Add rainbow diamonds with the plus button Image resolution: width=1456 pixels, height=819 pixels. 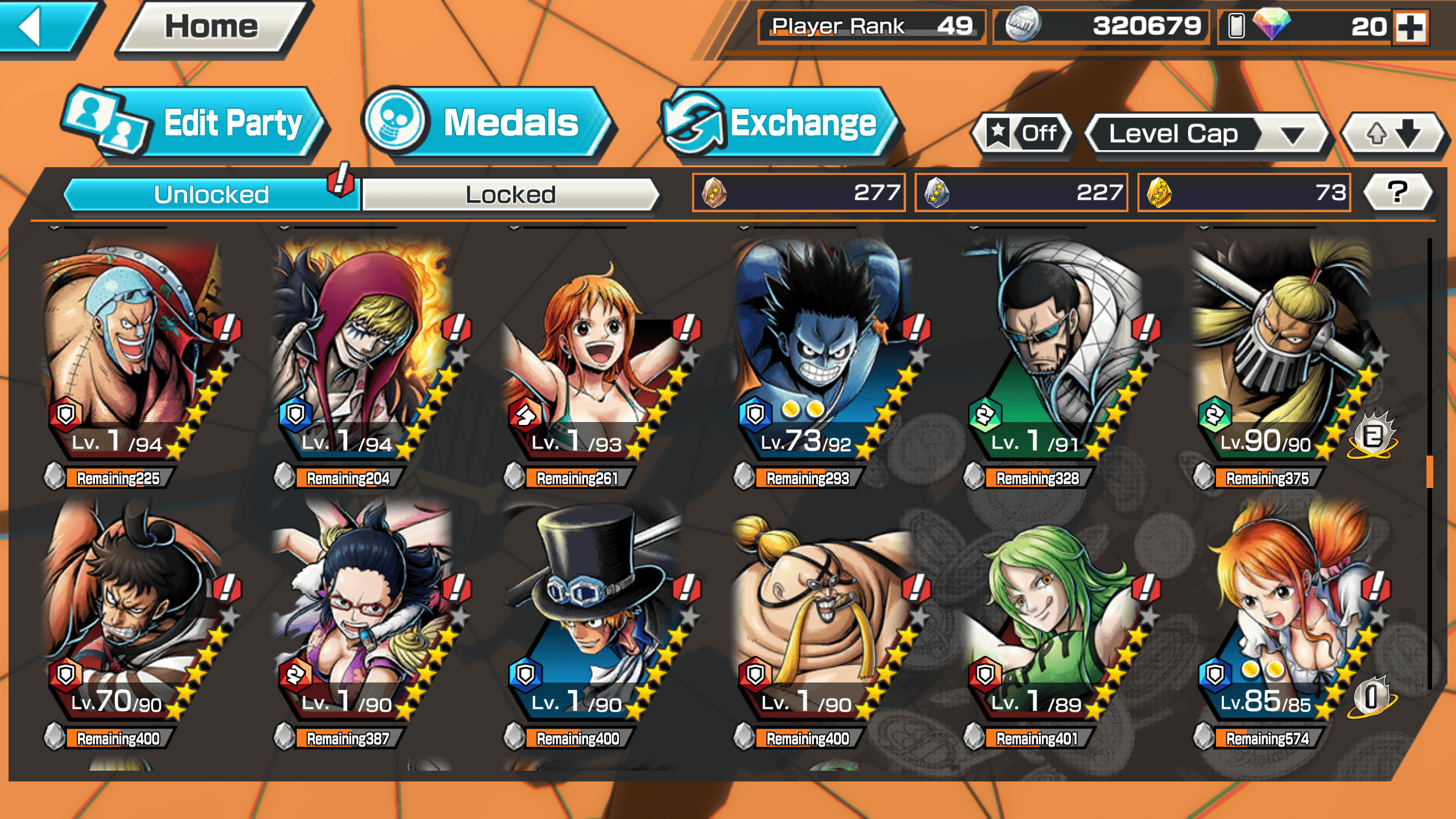pos(1411,27)
